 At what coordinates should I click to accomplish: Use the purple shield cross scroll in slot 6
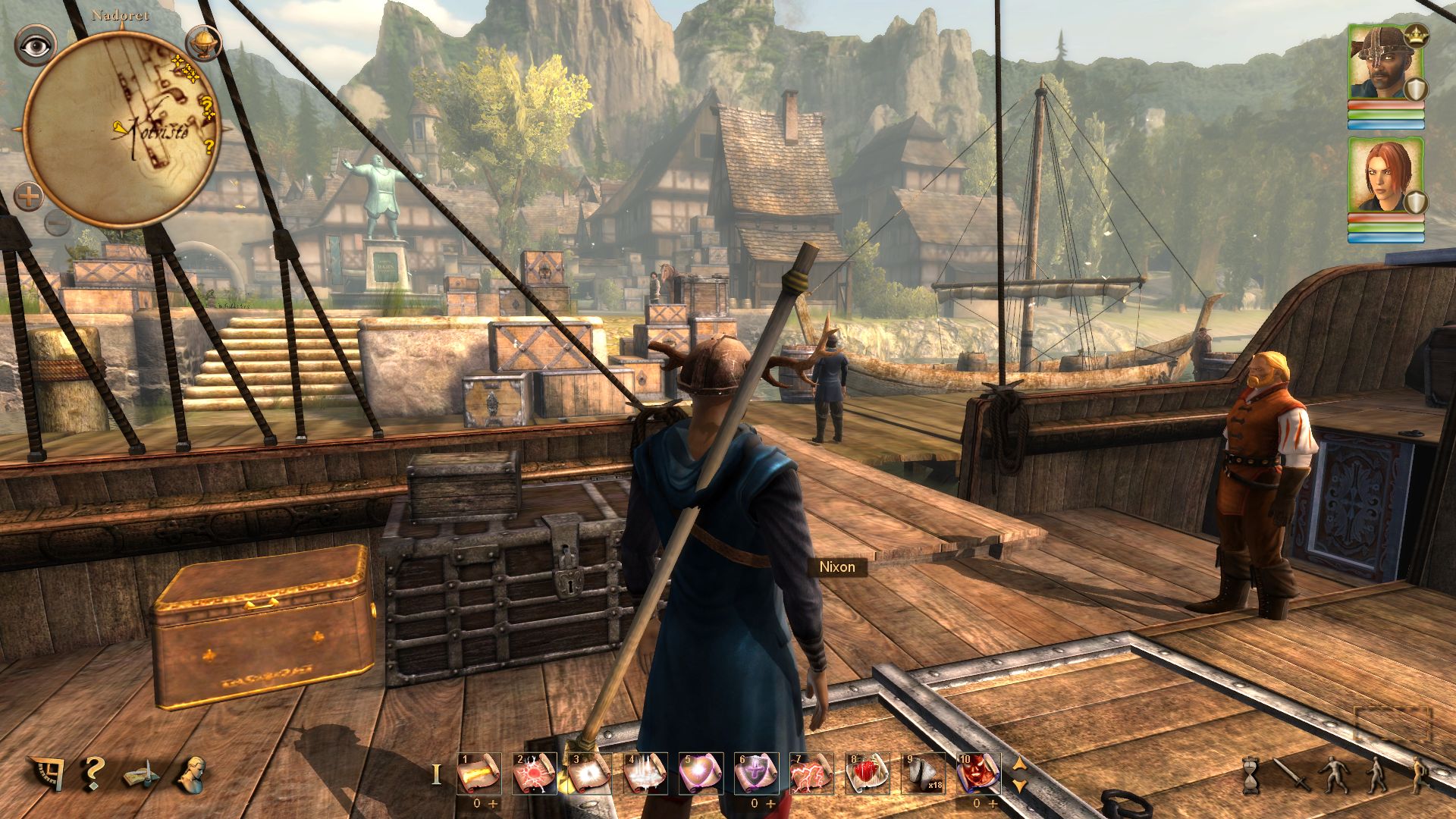point(755,773)
